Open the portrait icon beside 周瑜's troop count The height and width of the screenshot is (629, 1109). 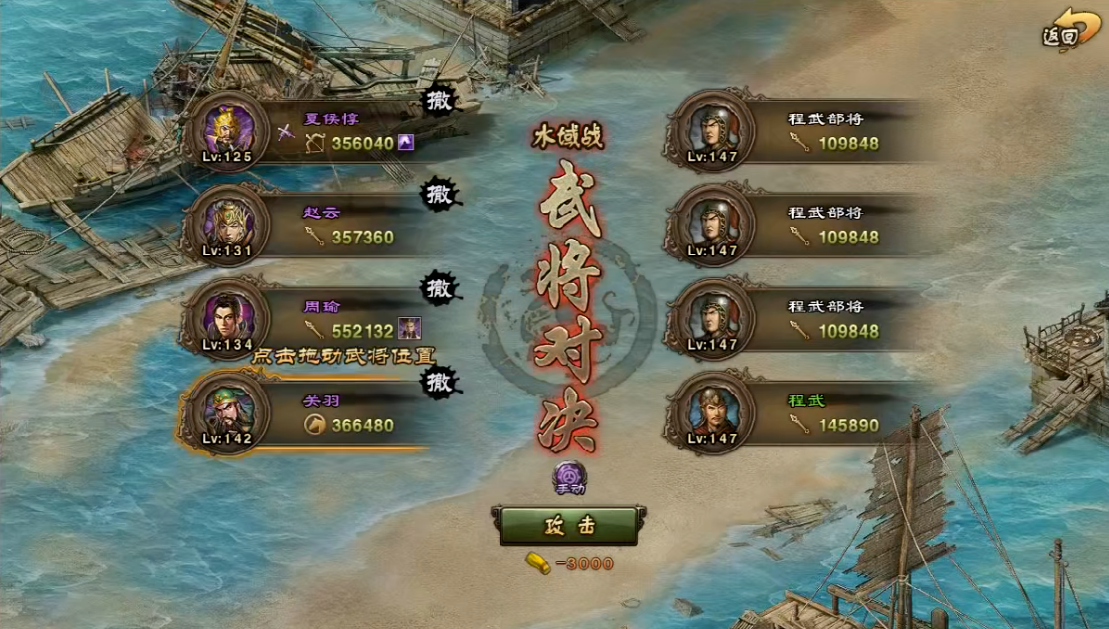[x=408, y=329]
